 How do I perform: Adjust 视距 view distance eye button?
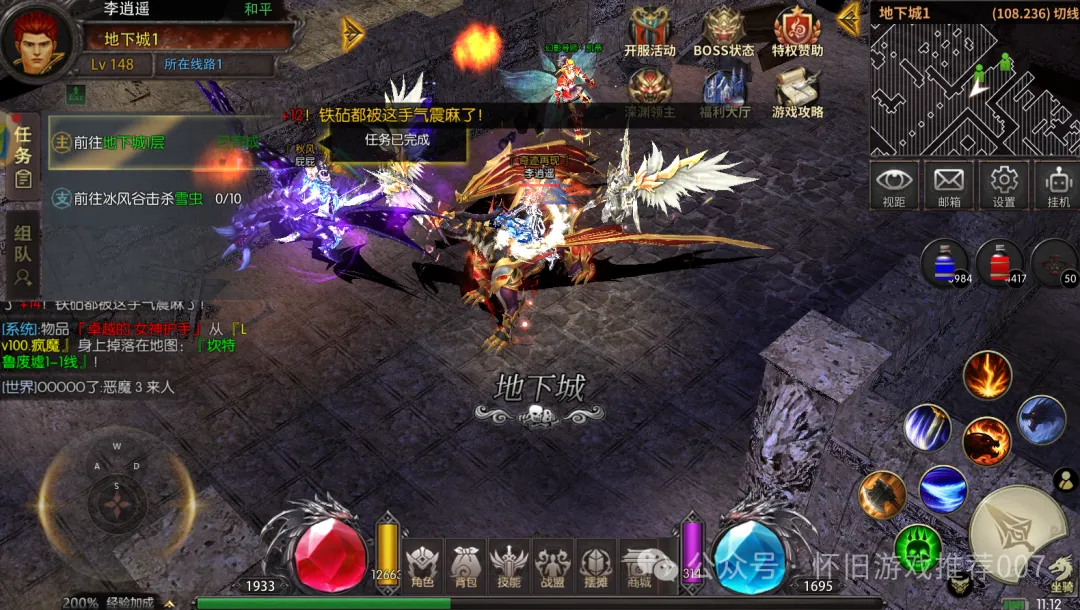(893, 186)
